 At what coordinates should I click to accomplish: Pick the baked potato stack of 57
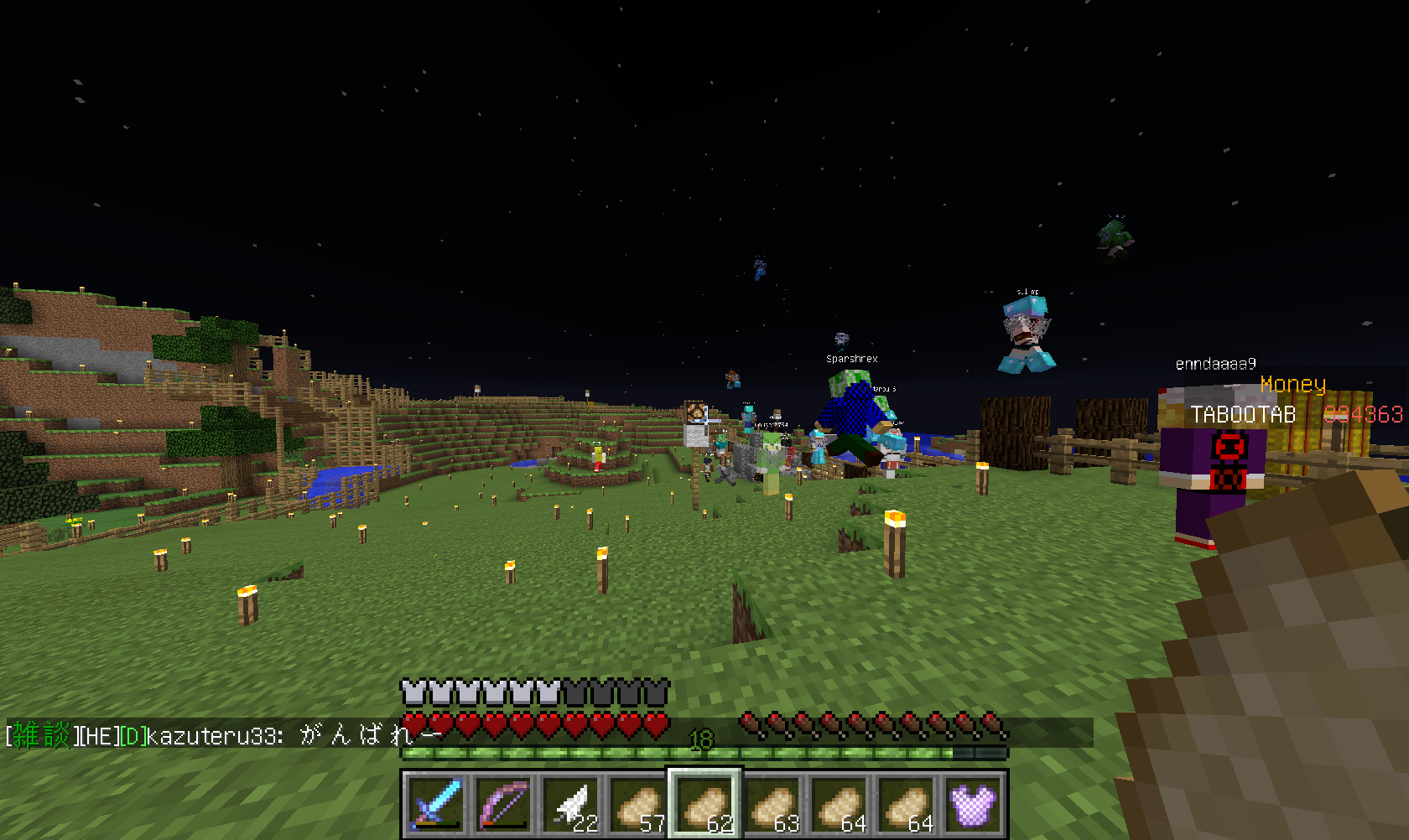click(637, 803)
